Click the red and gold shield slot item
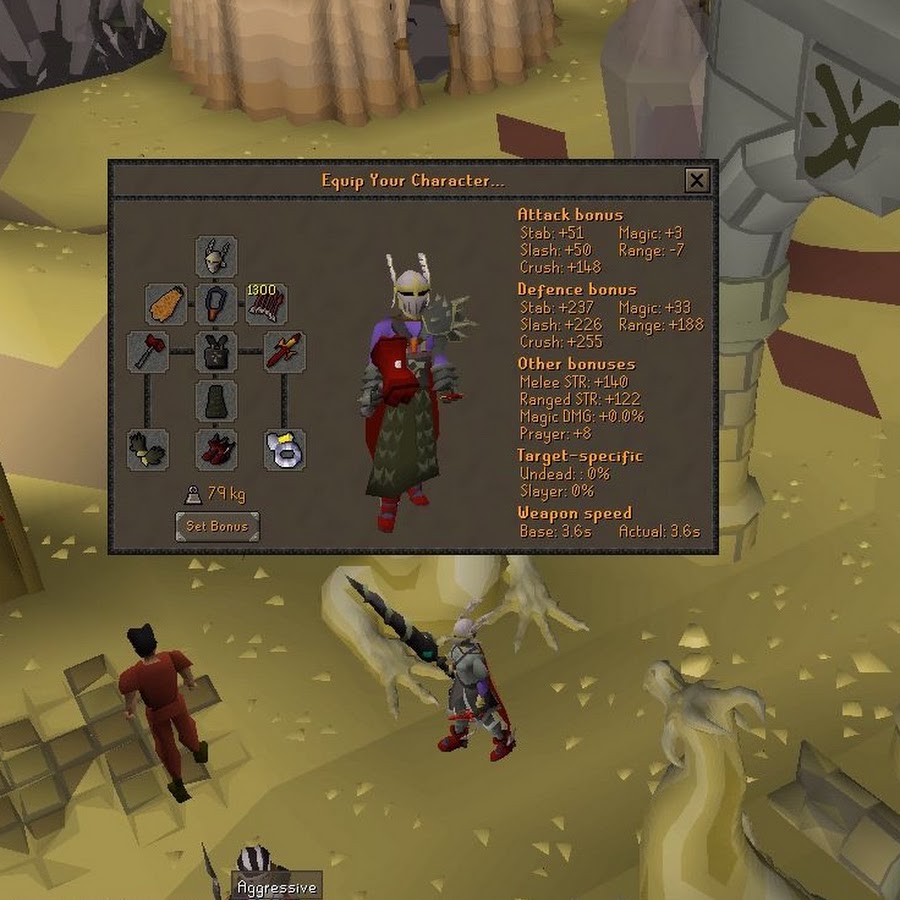Viewport: 900px width, 900px height. pos(284,353)
